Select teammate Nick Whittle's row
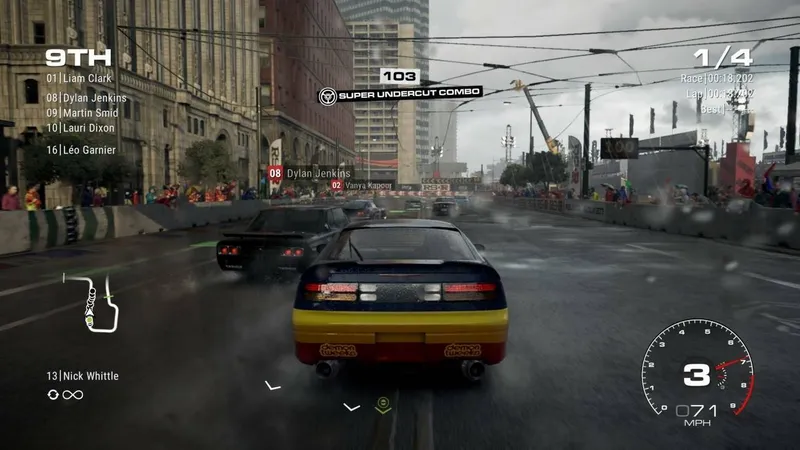 [x=82, y=376]
